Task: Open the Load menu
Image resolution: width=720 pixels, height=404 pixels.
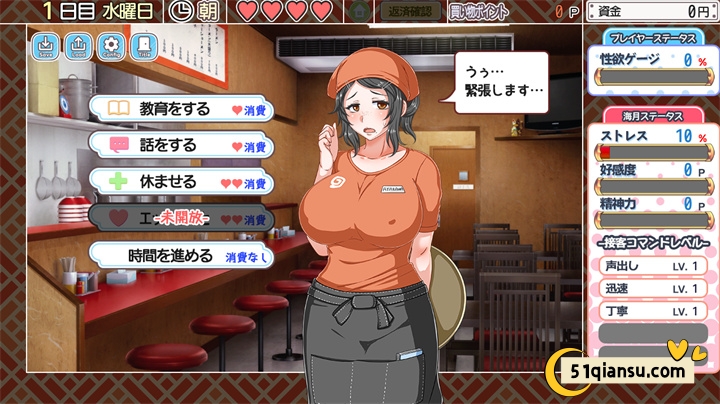Action: pyautogui.click(x=79, y=47)
